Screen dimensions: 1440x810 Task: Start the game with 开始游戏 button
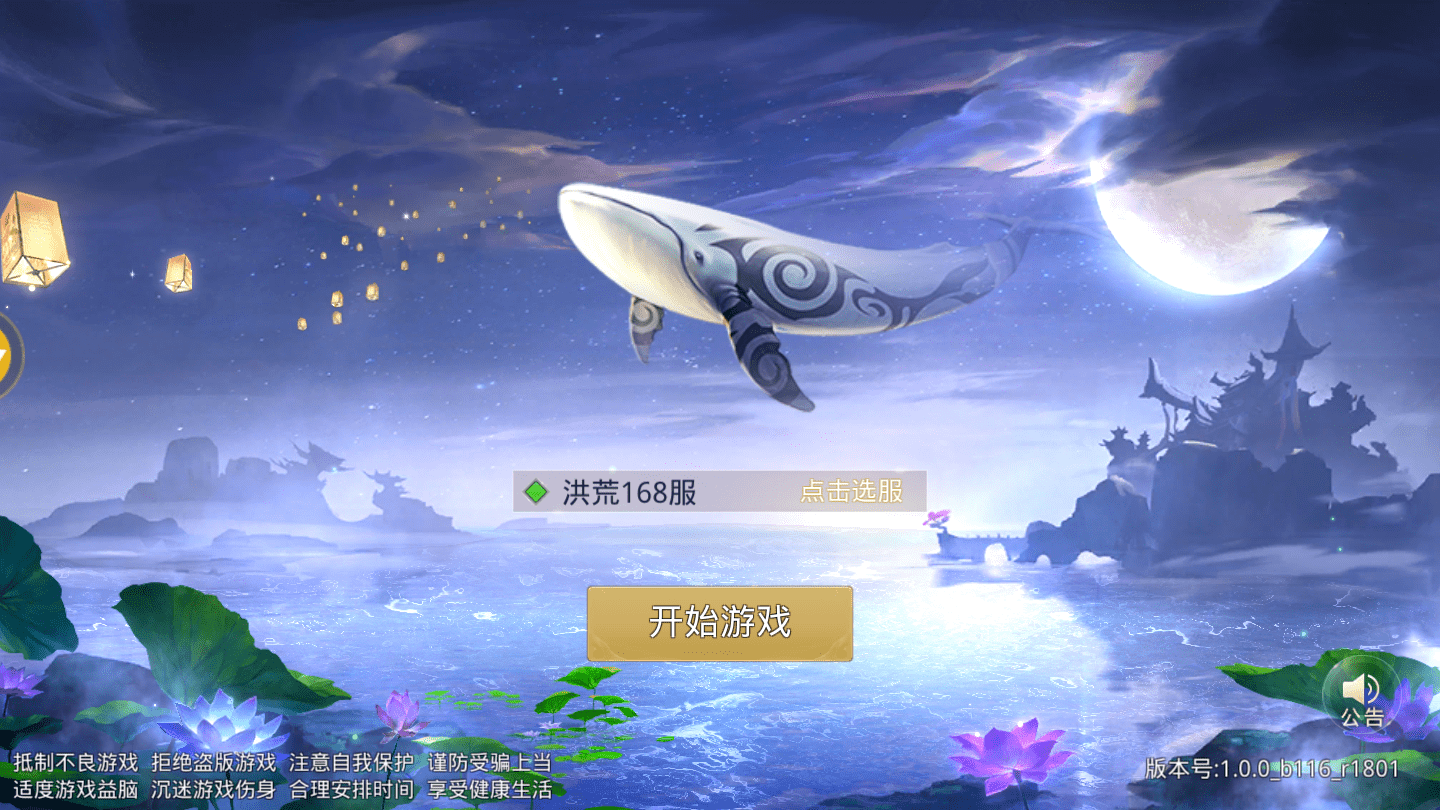click(719, 623)
